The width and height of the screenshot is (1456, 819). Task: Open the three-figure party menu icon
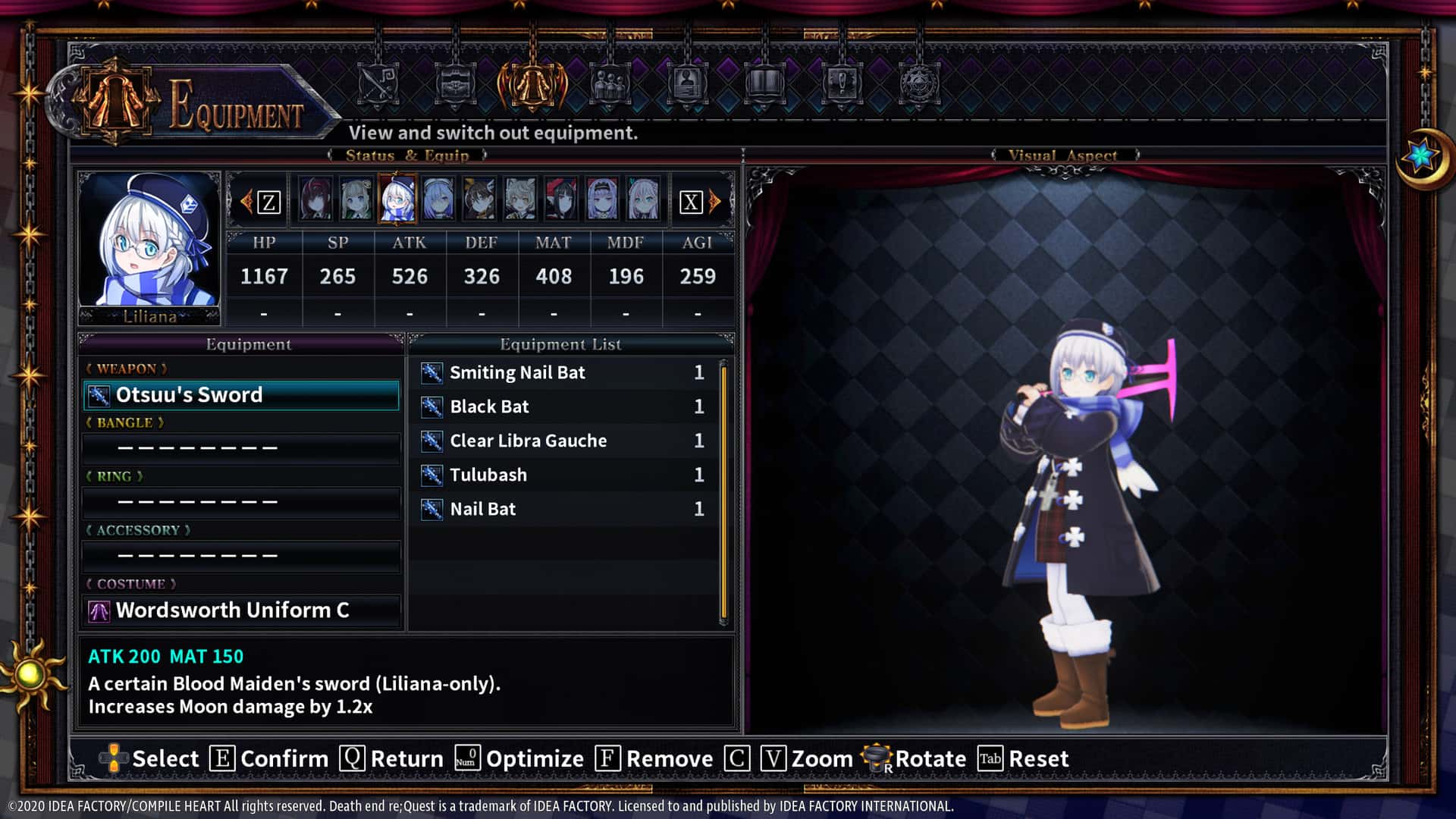[x=610, y=83]
